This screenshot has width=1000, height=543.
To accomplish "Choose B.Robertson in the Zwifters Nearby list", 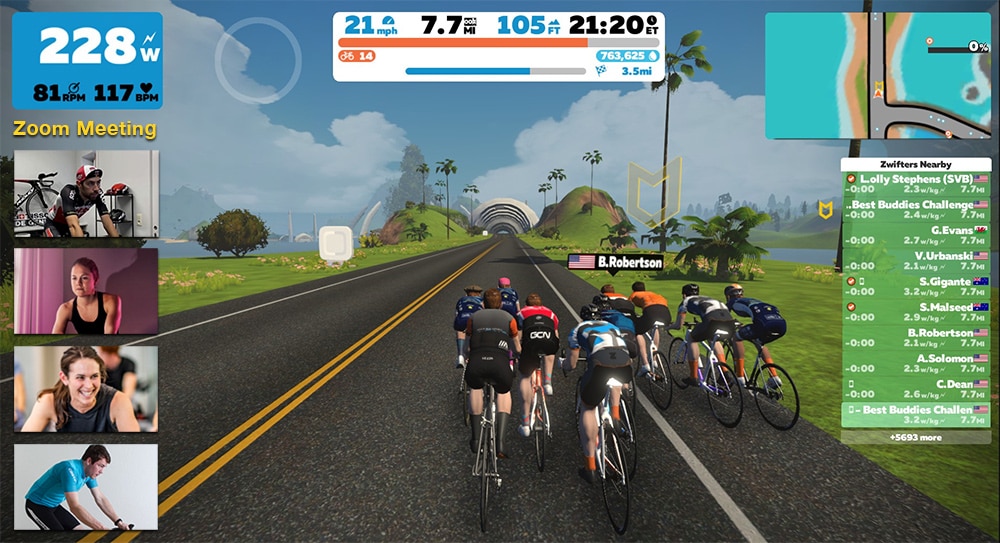I will tap(916, 338).
